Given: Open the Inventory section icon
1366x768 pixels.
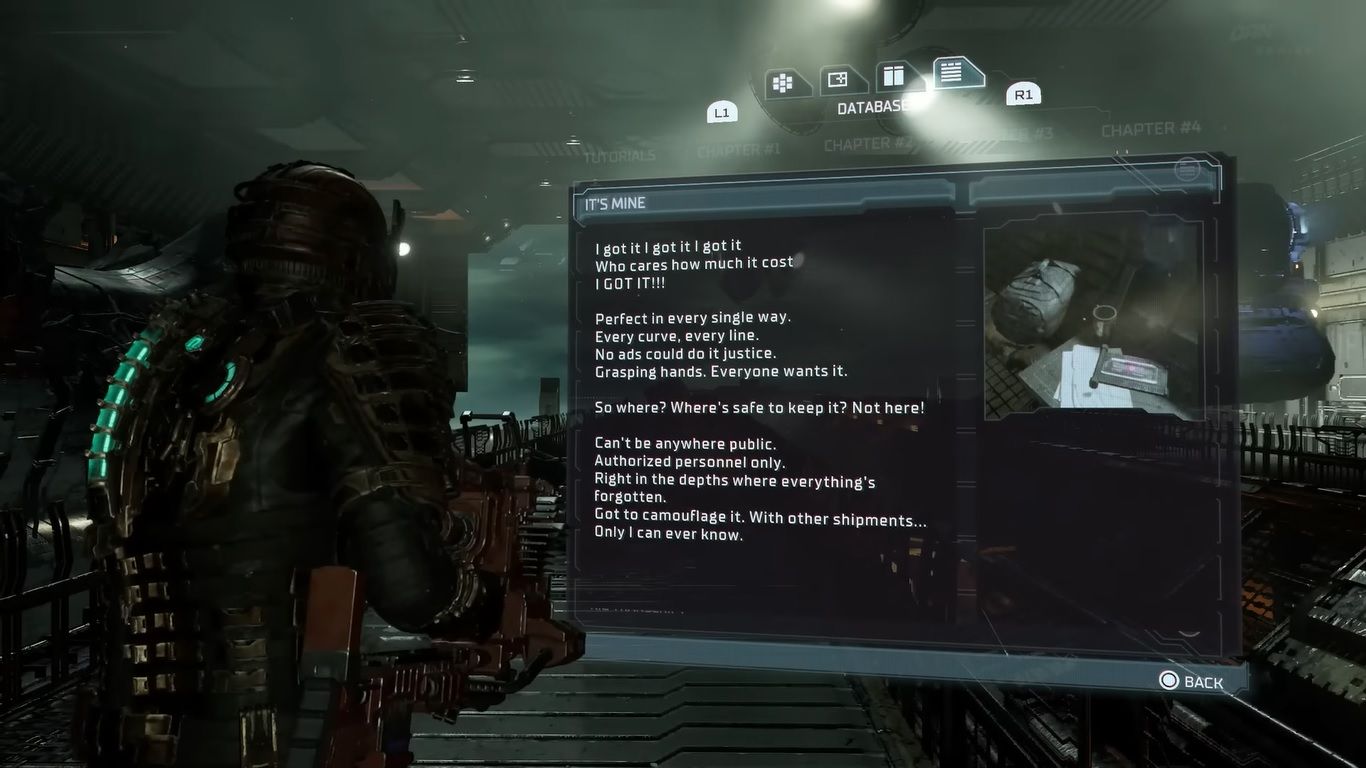Looking at the screenshot, I should tap(784, 82).
